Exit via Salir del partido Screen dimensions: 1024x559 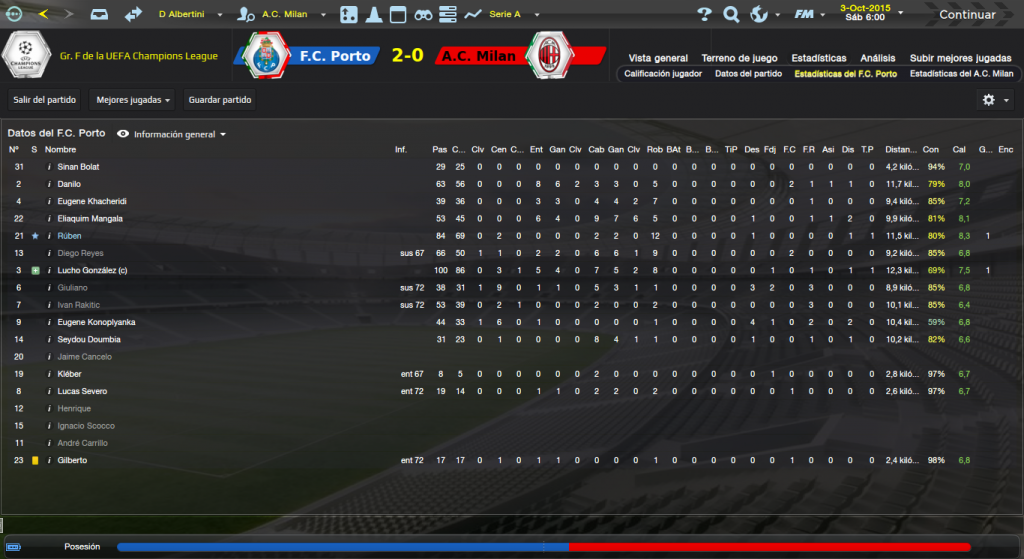coord(42,100)
